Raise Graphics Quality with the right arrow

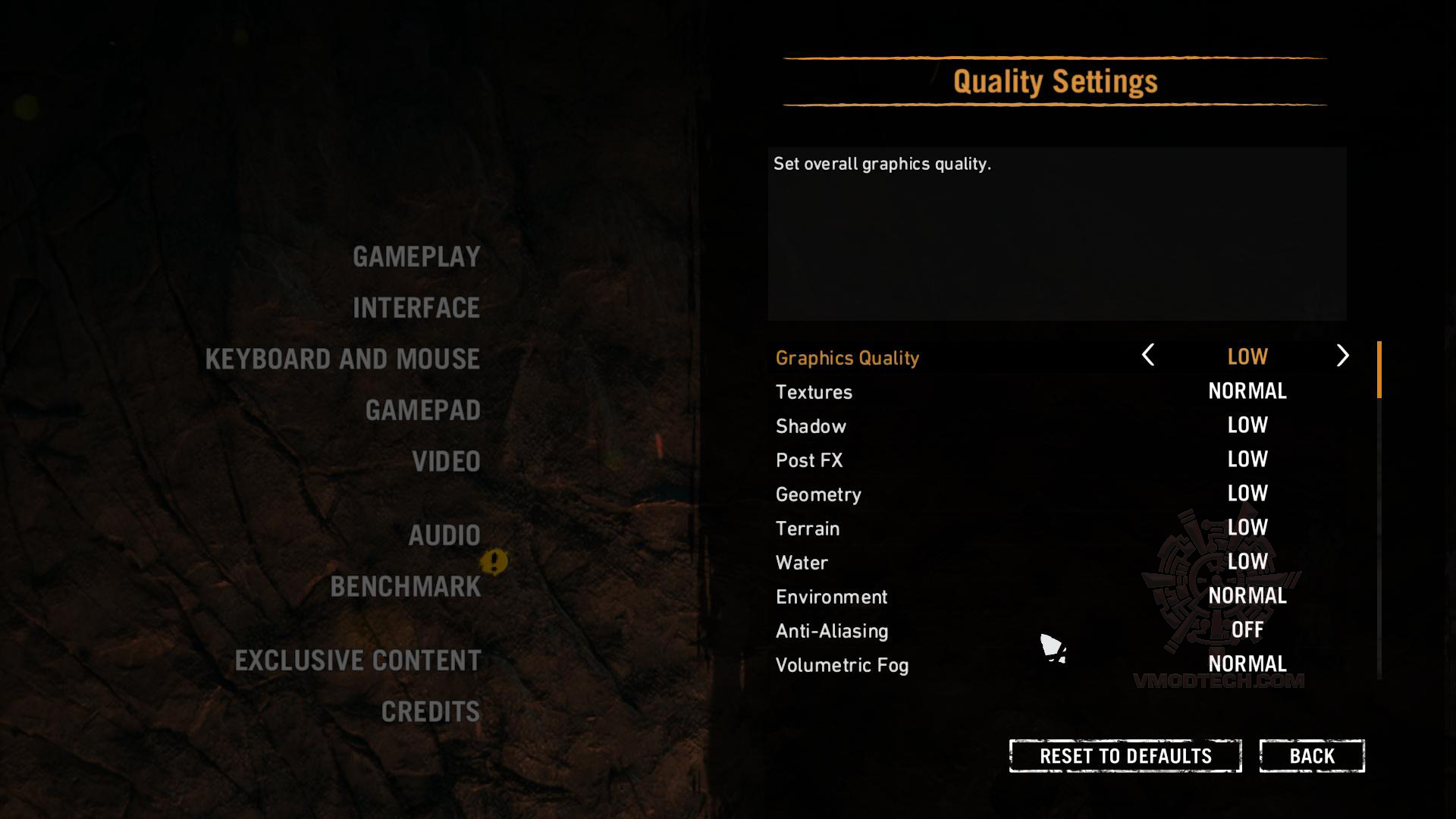coord(1342,356)
